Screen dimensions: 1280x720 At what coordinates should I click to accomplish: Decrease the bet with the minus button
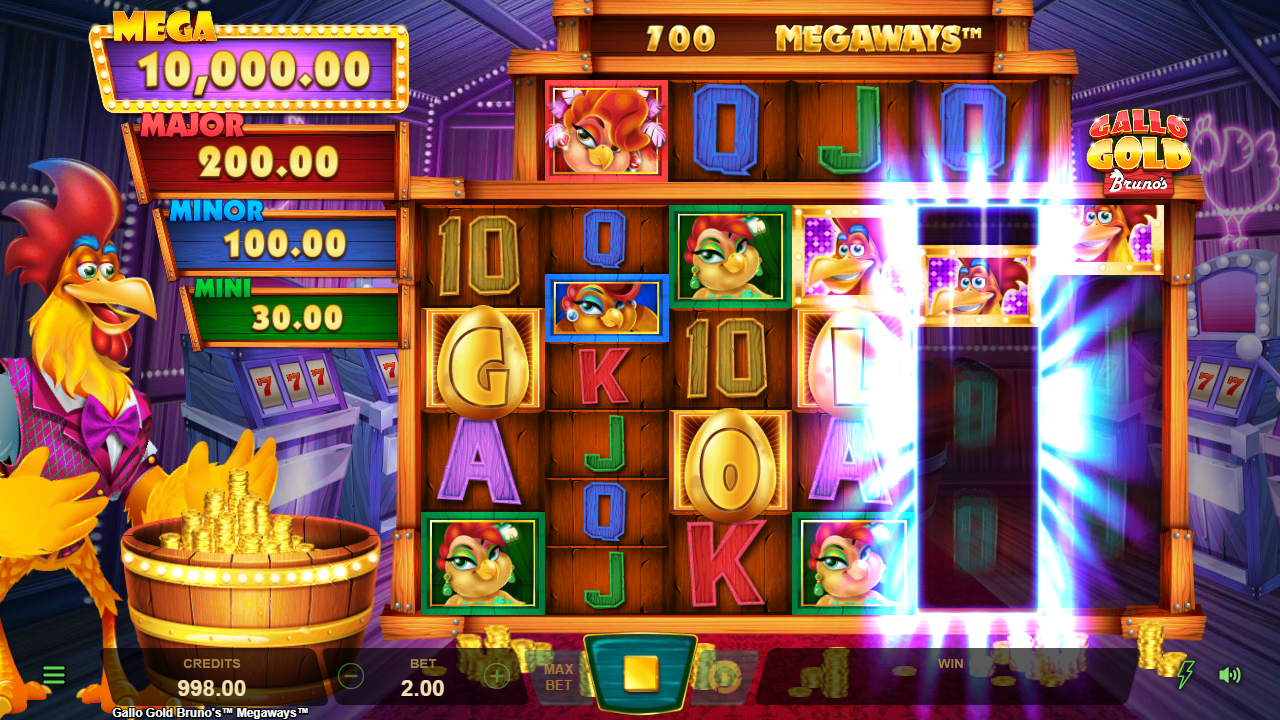351,676
